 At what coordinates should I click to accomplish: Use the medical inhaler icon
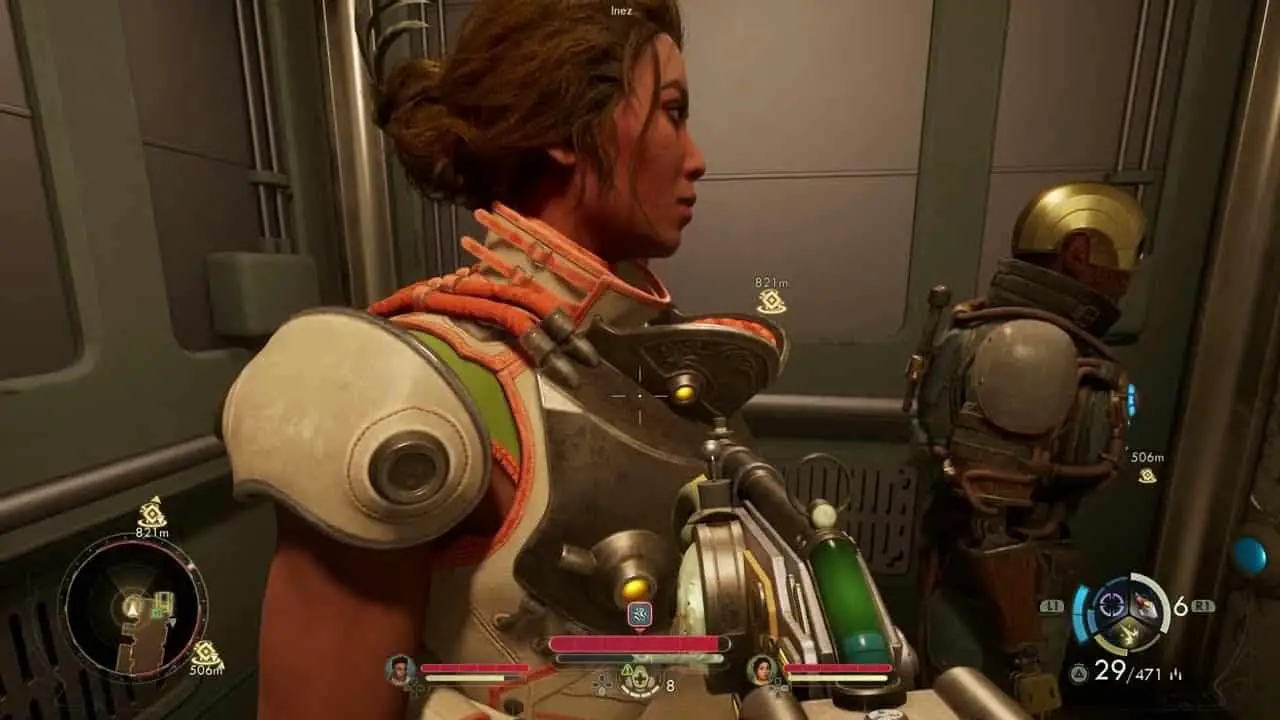[638, 682]
